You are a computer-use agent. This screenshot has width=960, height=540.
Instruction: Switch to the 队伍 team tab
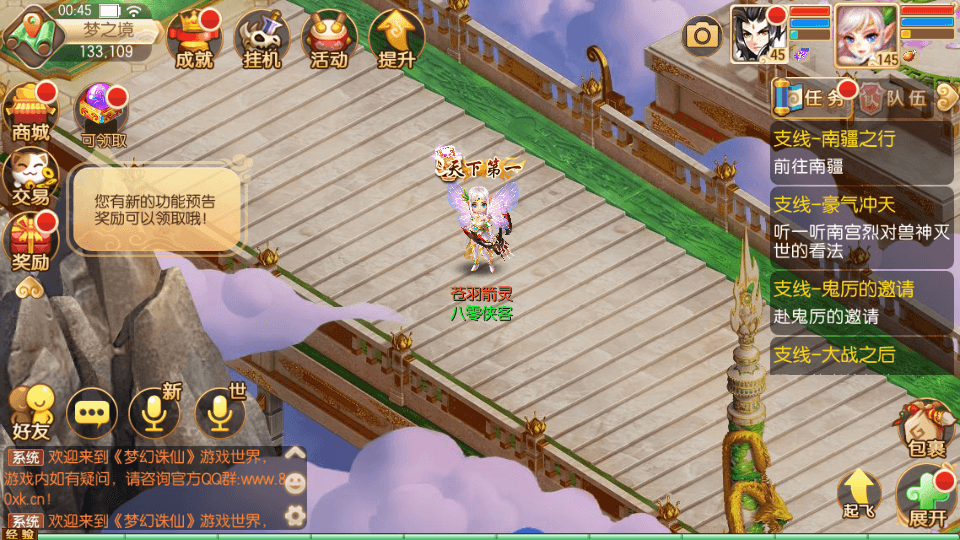[896, 98]
